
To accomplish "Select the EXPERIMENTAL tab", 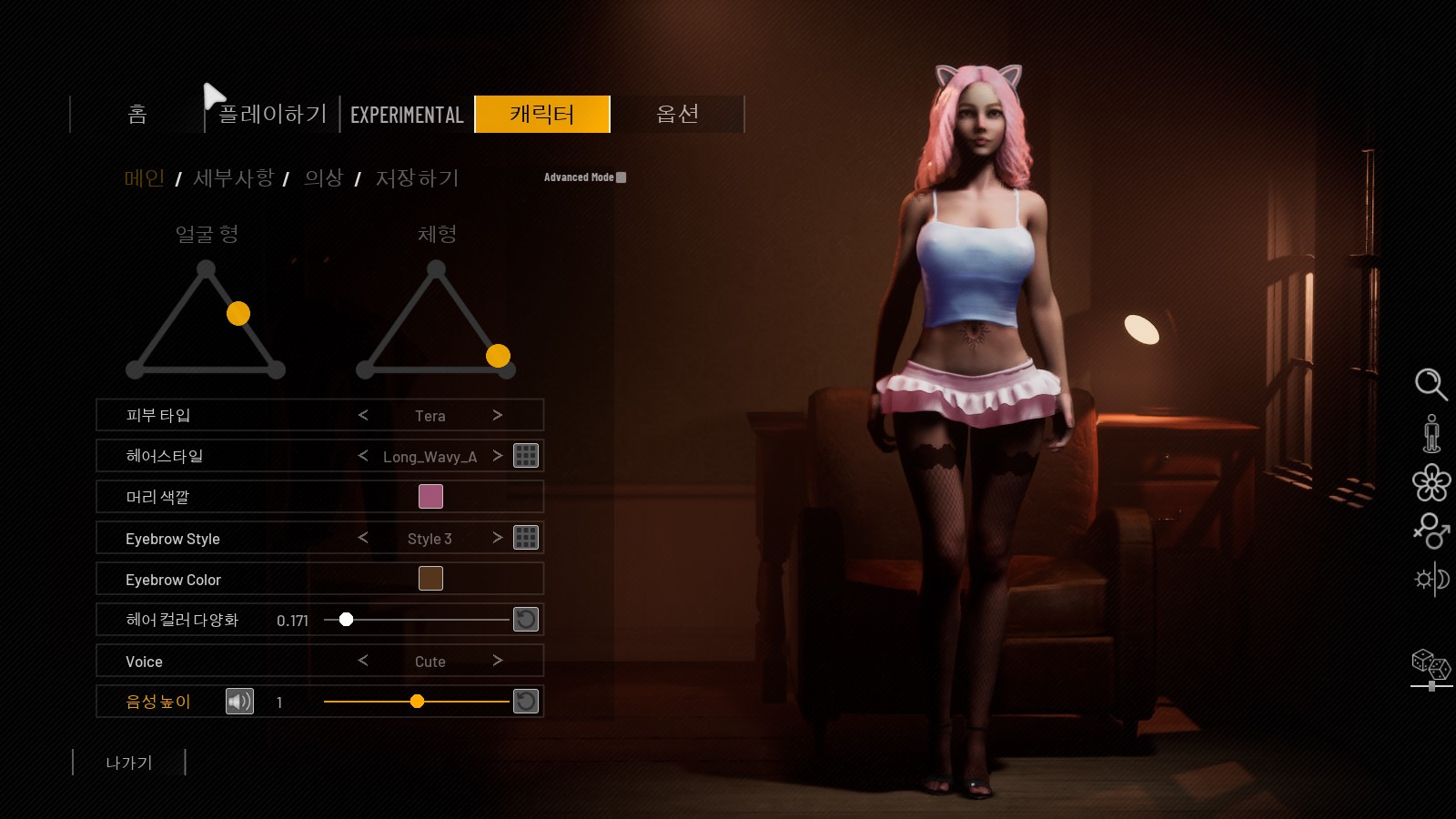I will pyautogui.click(x=407, y=115).
